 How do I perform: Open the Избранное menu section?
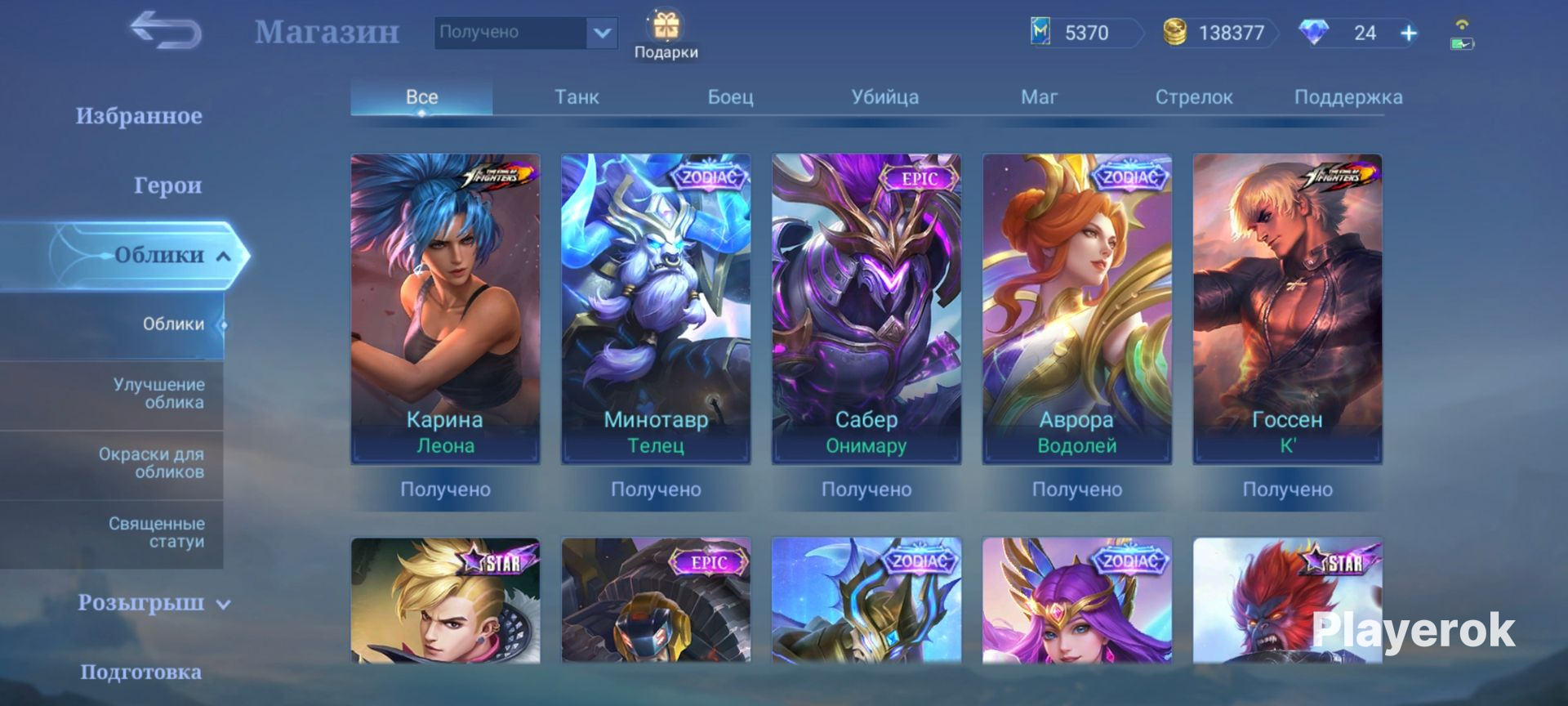coord(139,116)
